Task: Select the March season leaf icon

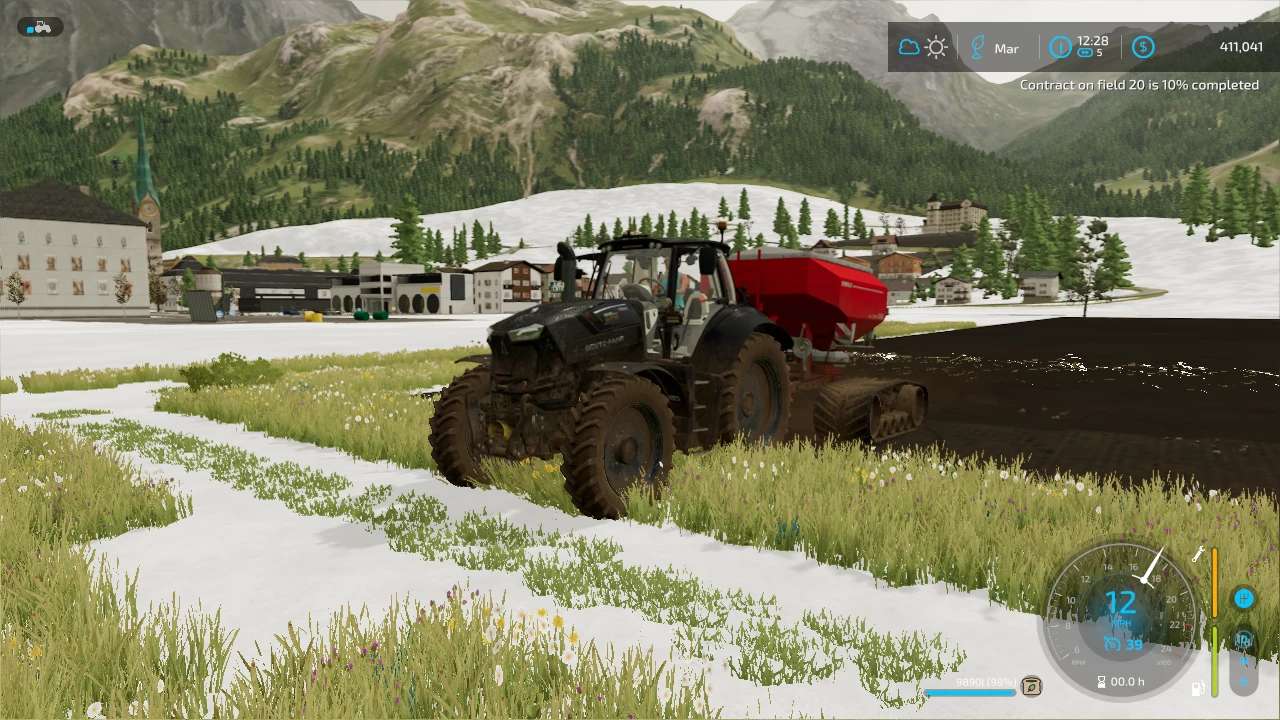Action: click(977, 47)
